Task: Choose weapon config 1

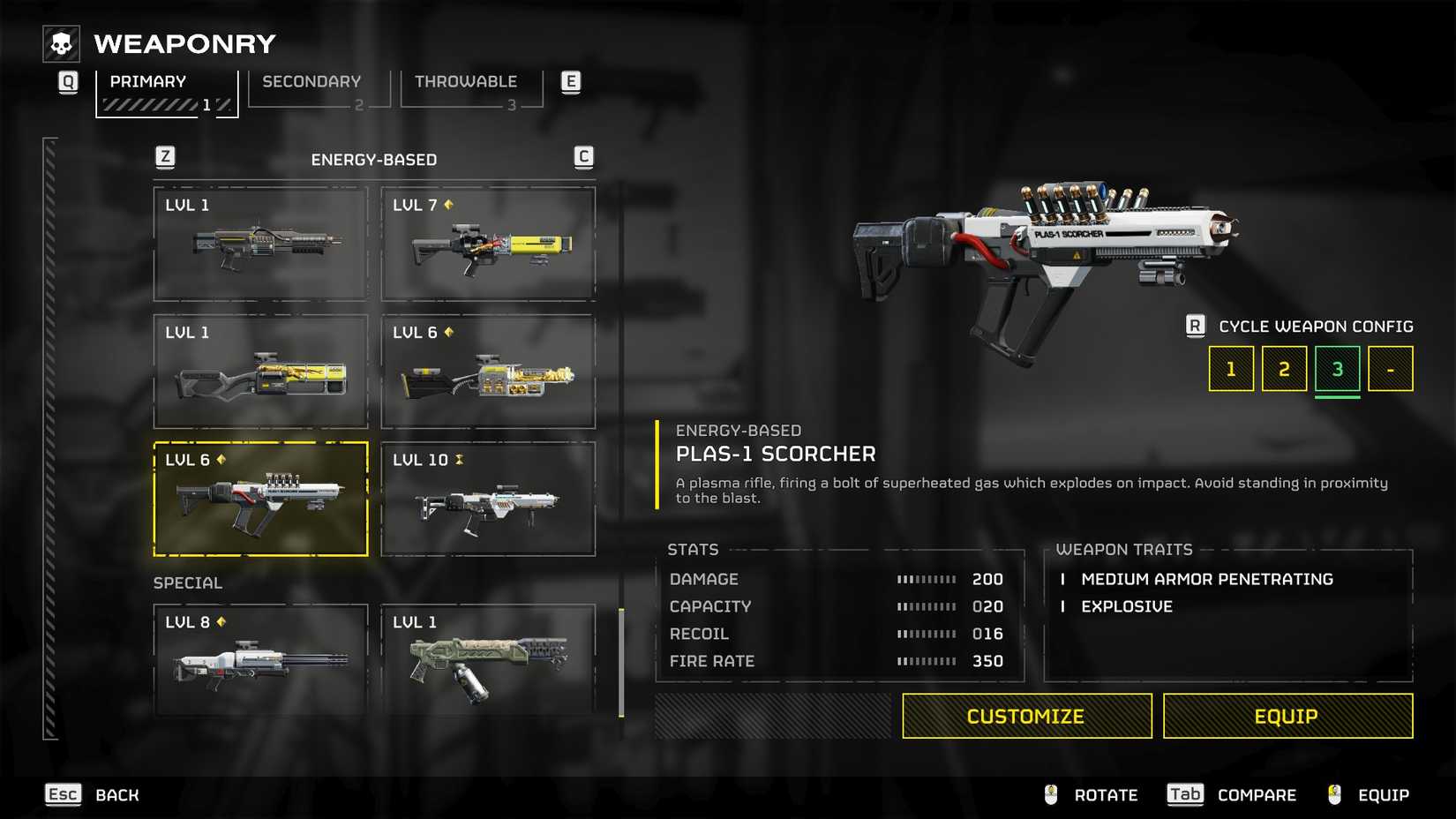Action: click(1230, 369)
